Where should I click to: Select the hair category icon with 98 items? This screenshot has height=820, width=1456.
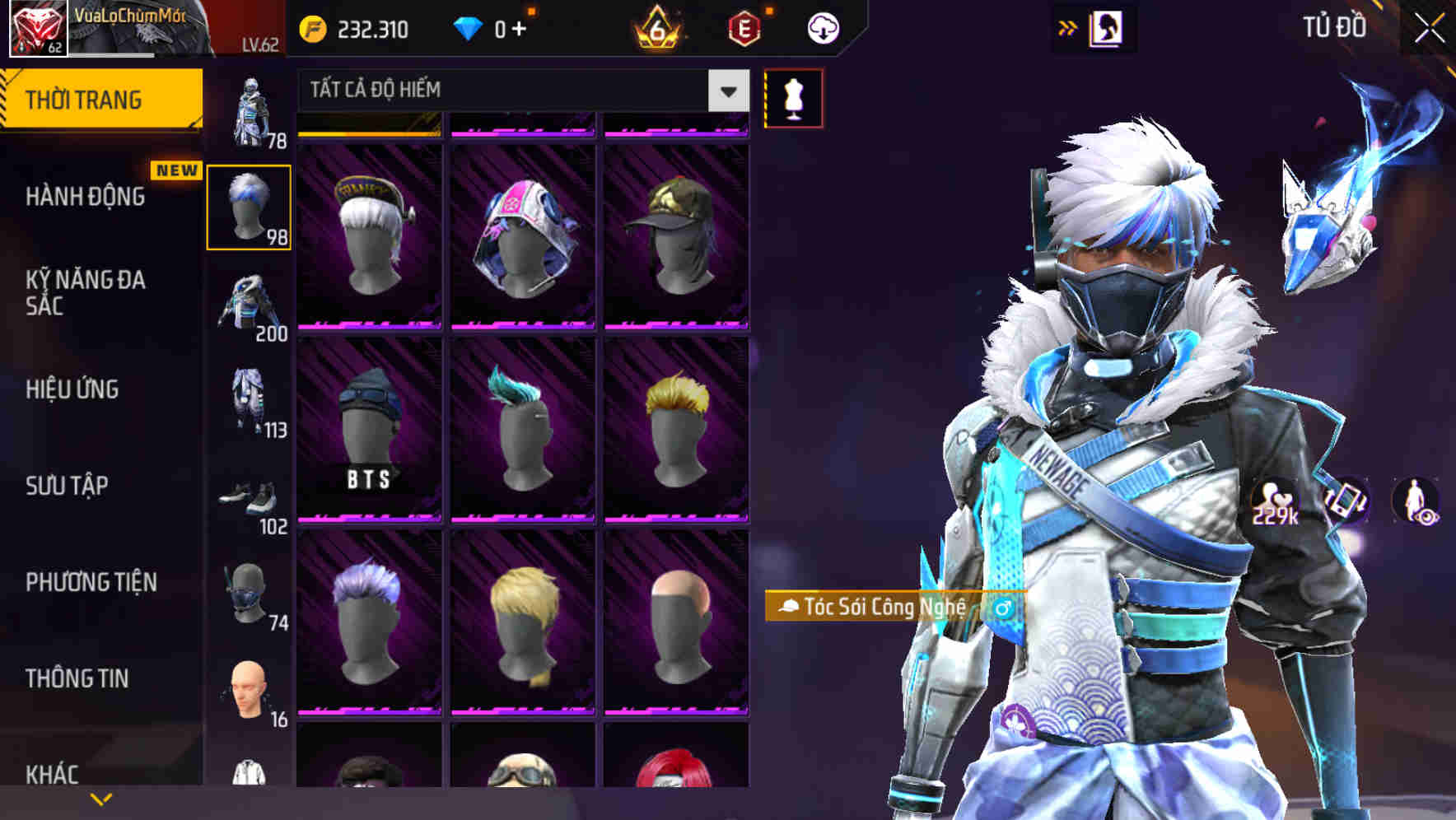(249, 206)
